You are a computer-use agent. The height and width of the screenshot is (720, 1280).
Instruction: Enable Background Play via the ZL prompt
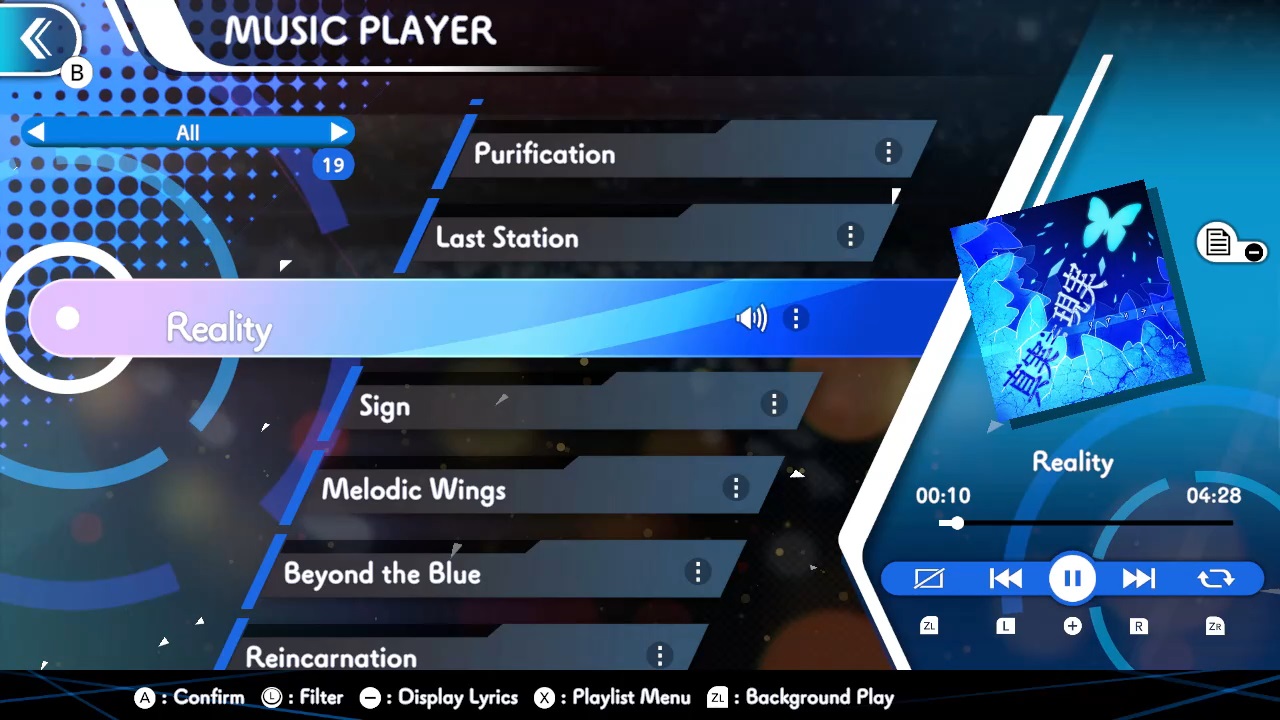[x=800, y=697]
